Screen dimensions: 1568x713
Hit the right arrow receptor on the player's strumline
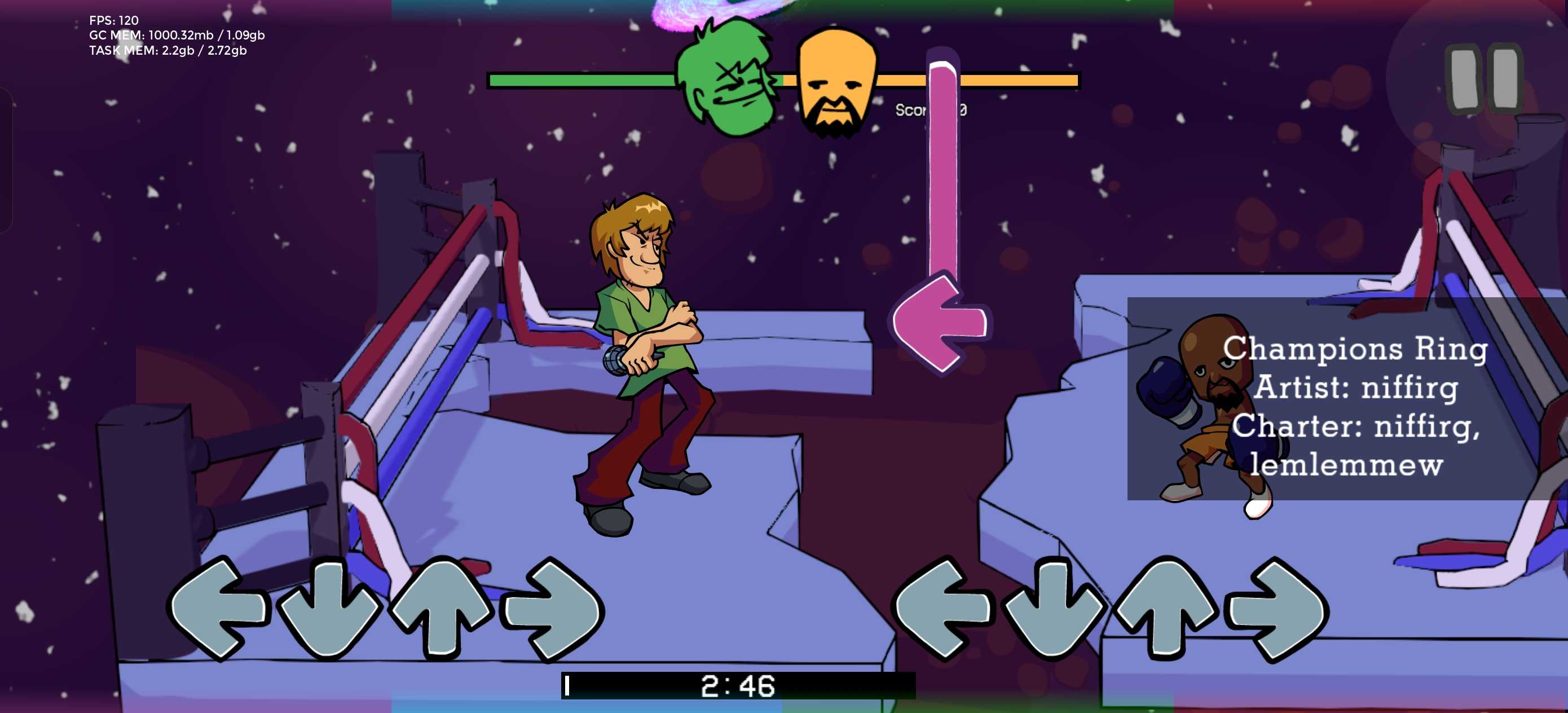[1277, 609]
